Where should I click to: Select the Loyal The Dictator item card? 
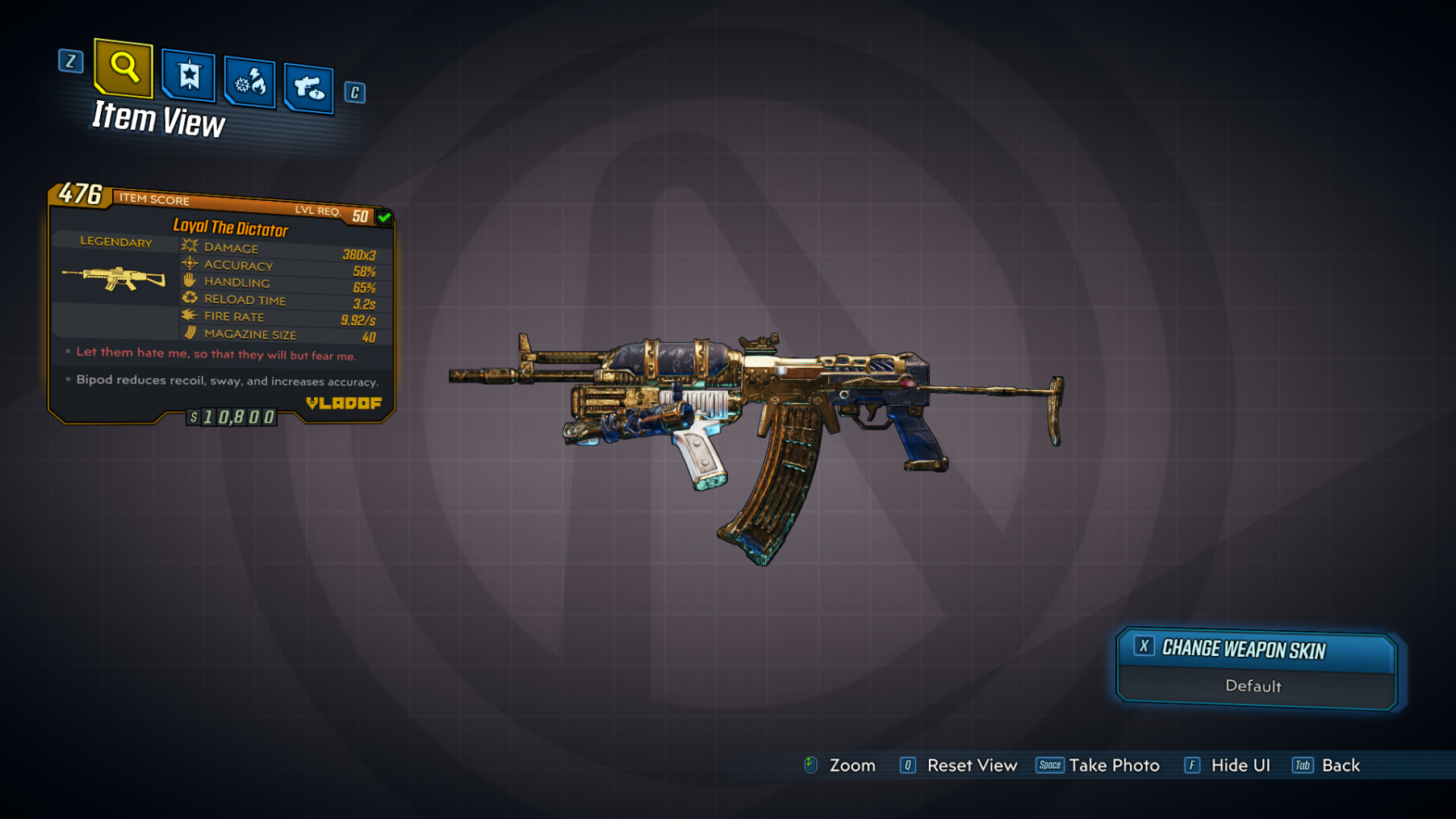(x=222, y=304)
